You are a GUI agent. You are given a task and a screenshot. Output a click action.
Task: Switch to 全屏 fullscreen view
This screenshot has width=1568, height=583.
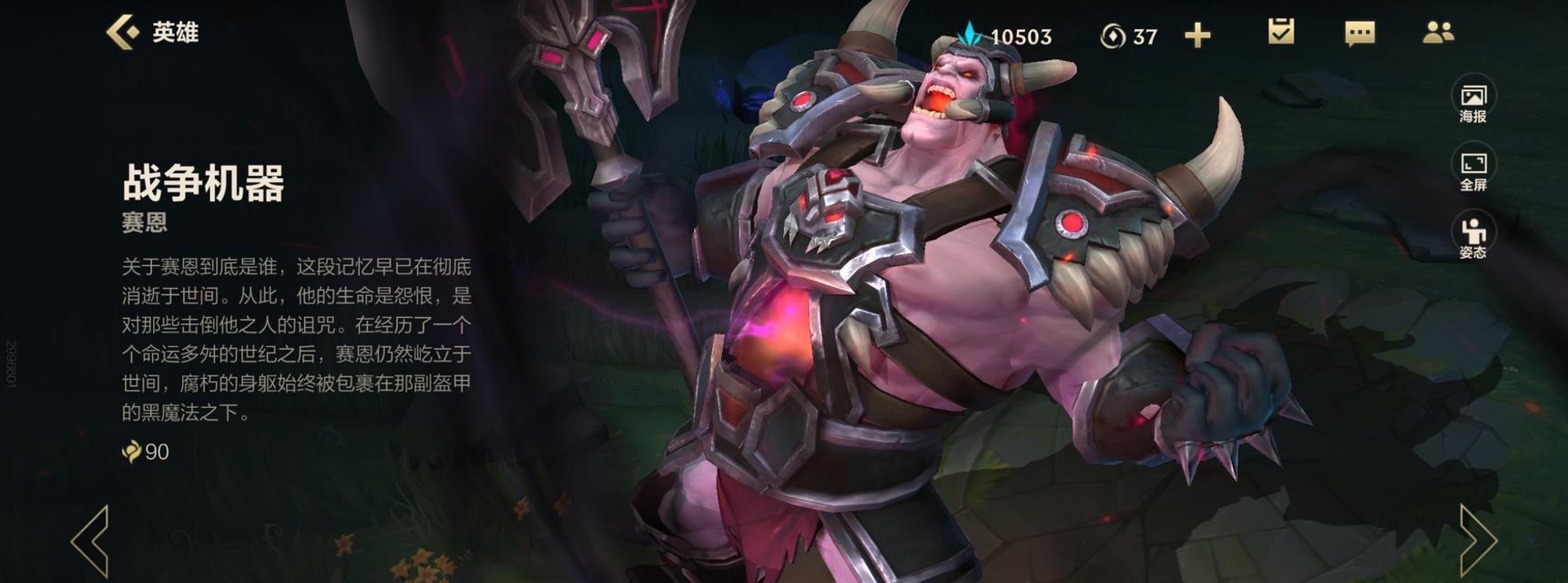tap(1472, 170)
